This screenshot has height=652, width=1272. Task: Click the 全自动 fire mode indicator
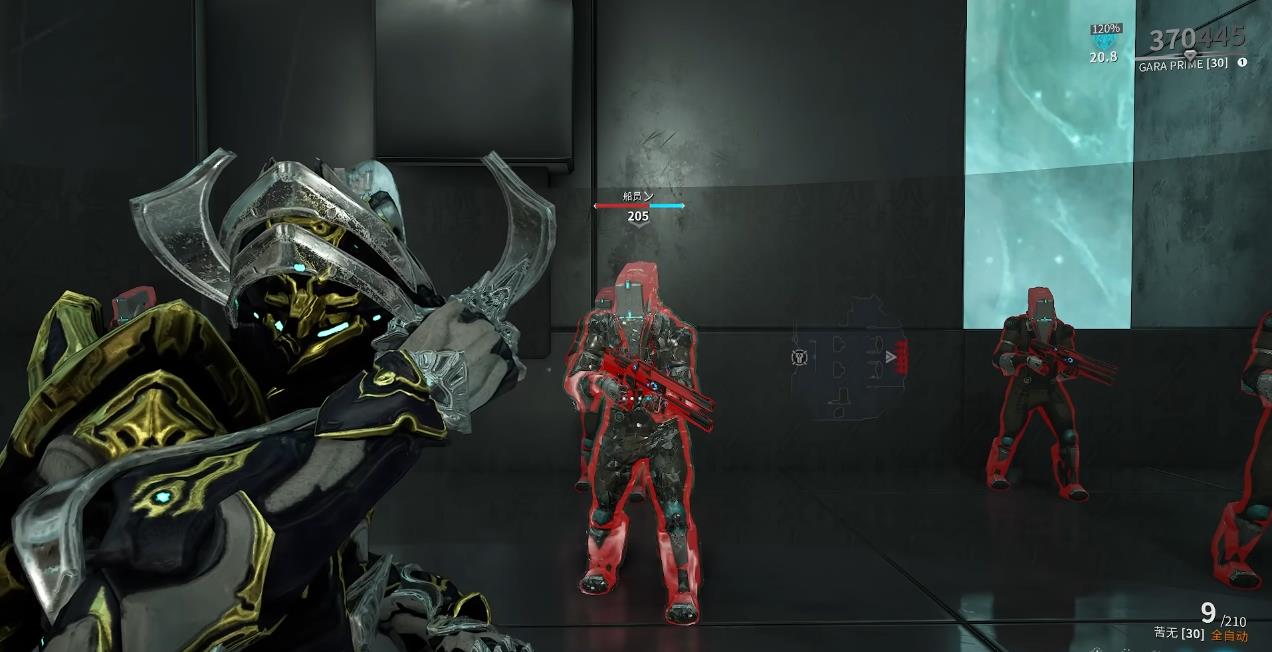[1229, 635]
